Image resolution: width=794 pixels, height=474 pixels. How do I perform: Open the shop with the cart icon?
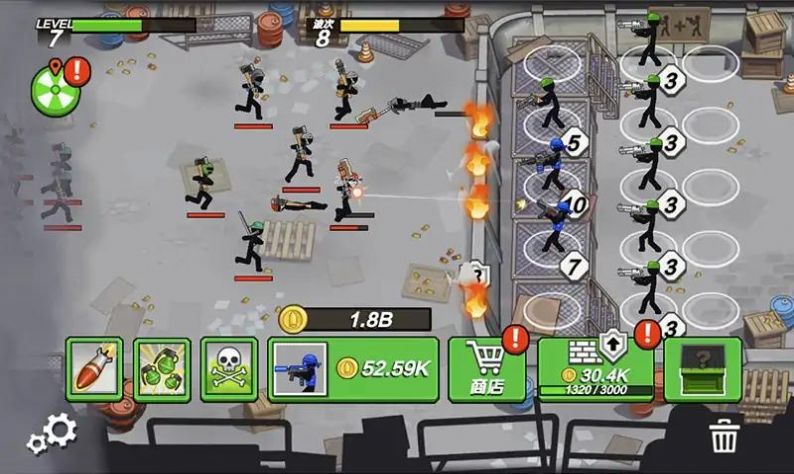[487, 369]
